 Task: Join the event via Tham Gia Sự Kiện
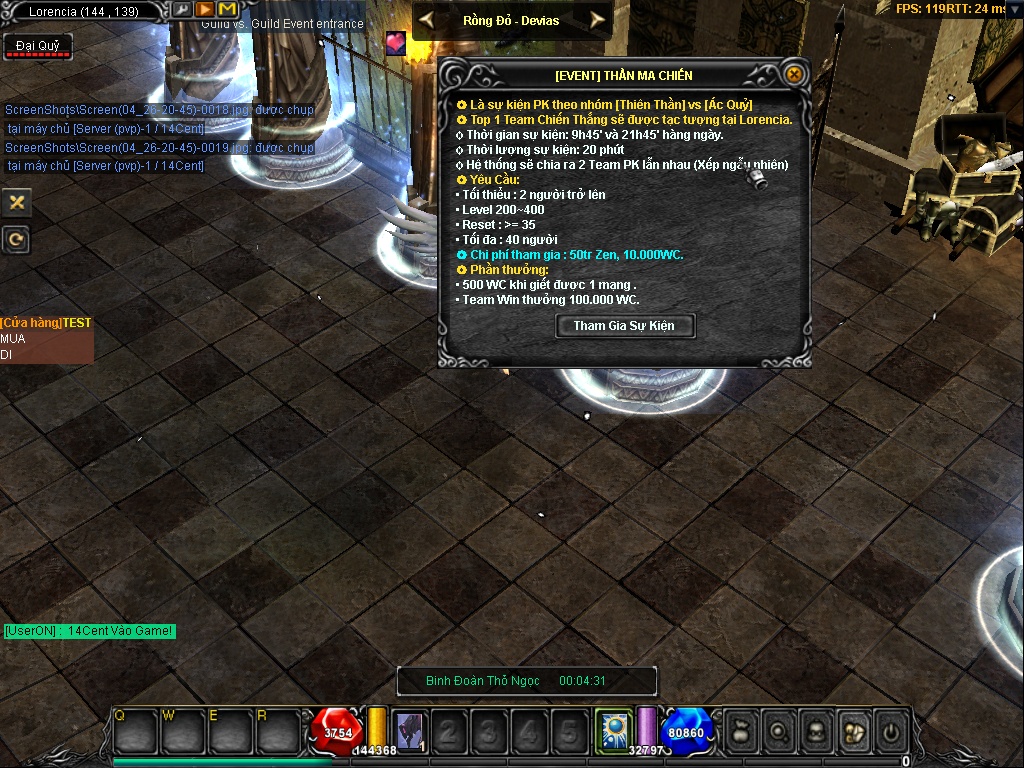[624, 326]
